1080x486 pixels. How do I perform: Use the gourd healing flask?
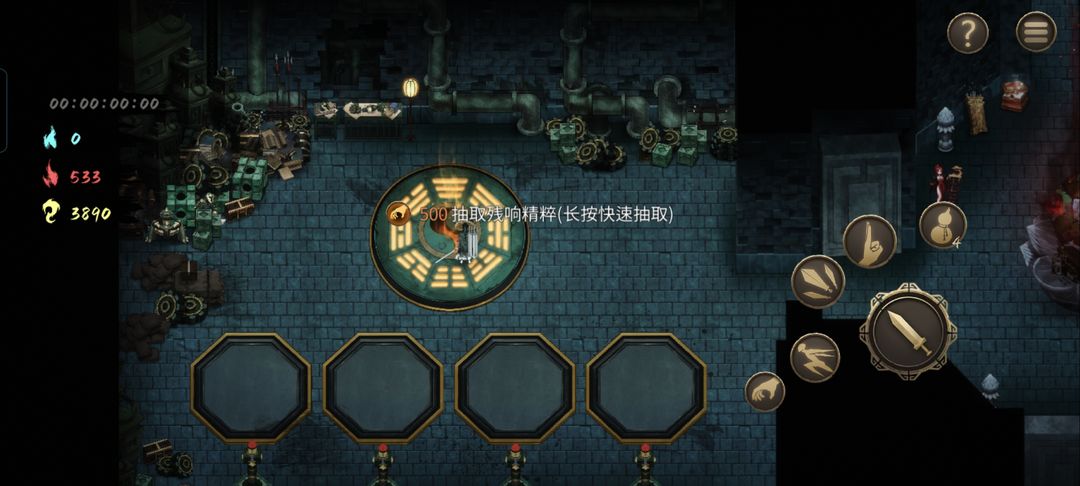pyautogui.click(x=942, y=224)
